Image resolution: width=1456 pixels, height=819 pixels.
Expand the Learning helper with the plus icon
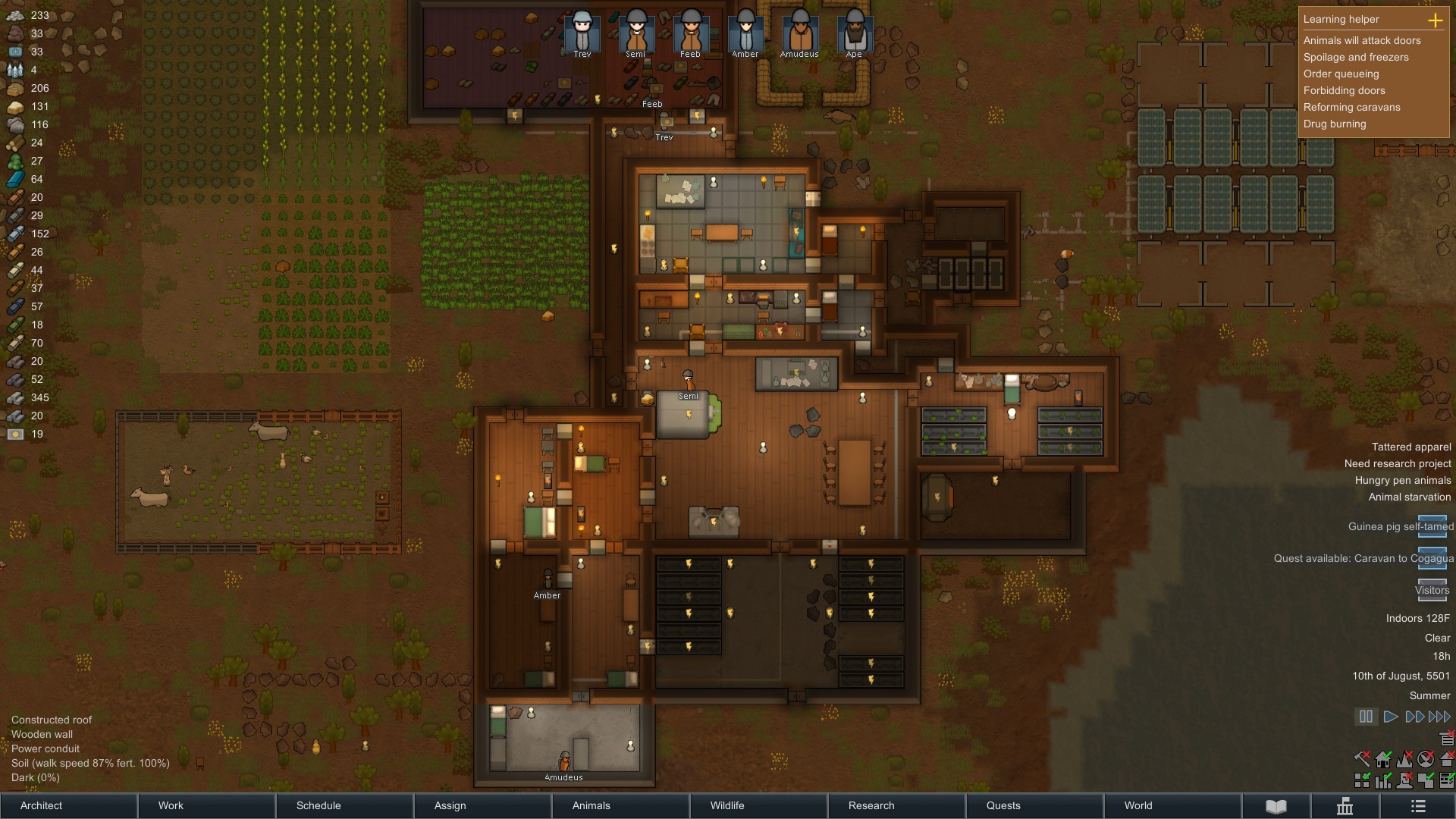coord(1436,21)
